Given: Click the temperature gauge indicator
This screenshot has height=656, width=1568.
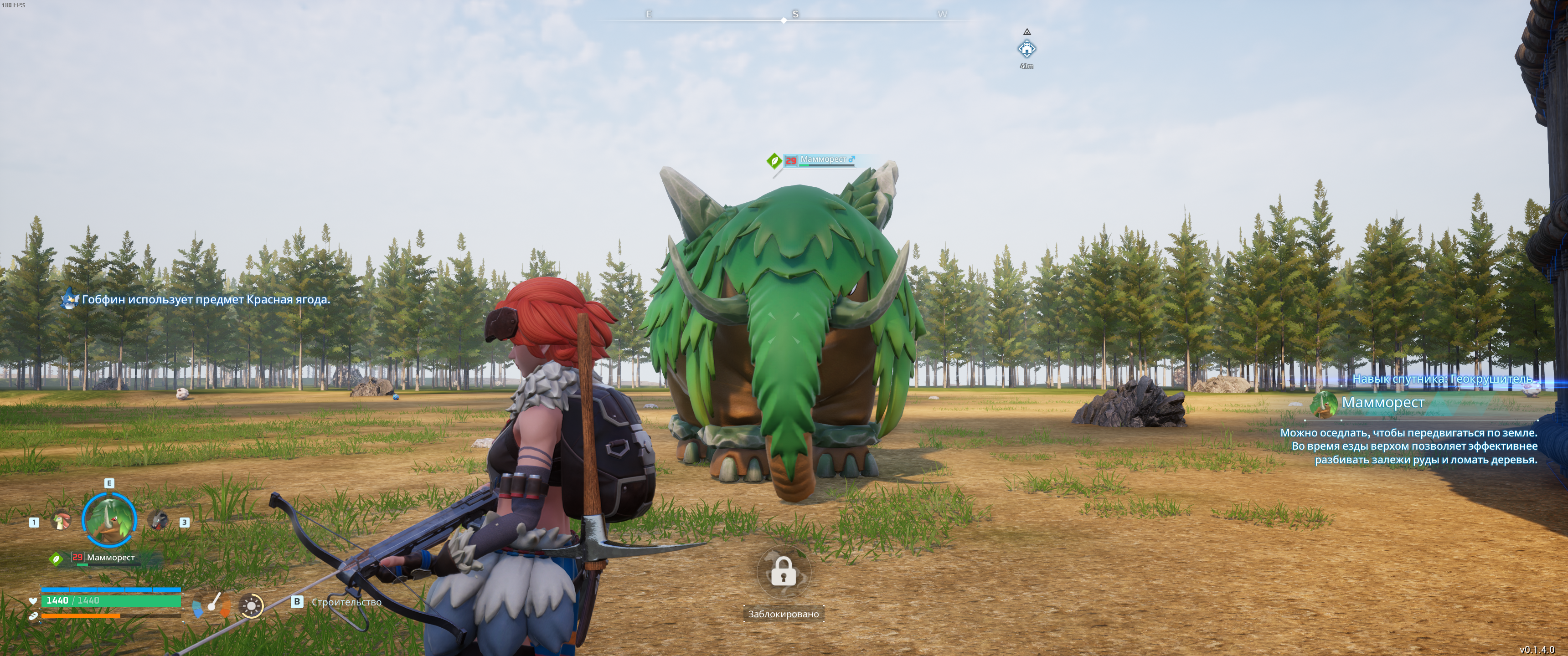Looking at the screenshot, I should tap(212, 605).
